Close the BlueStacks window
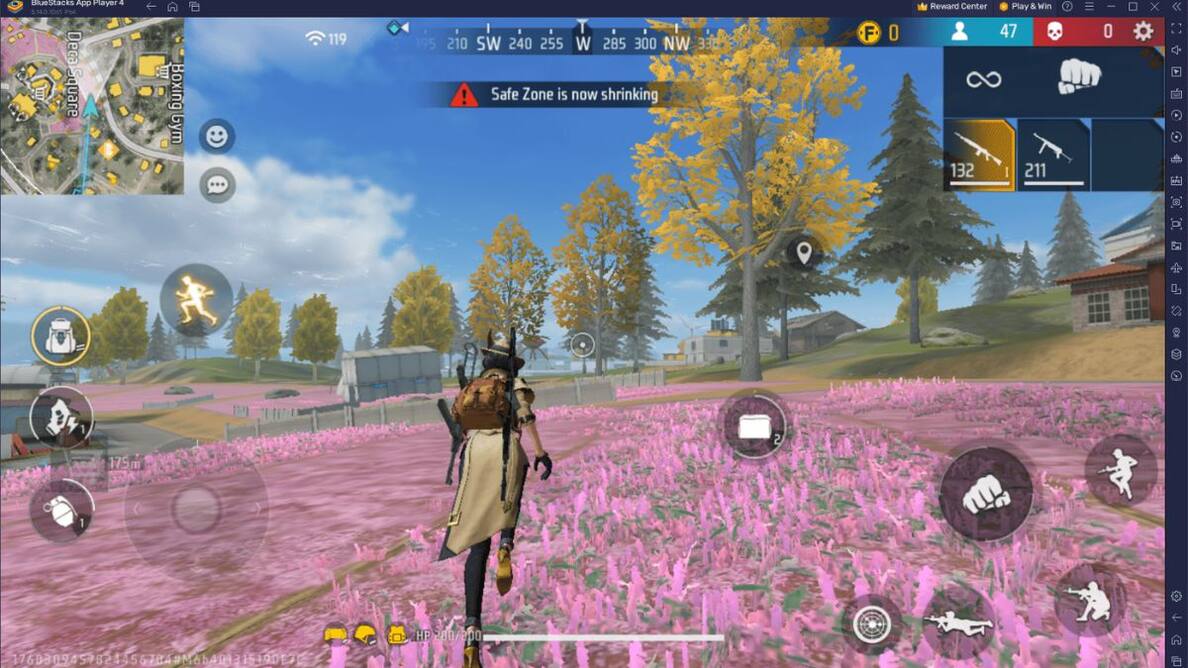1188x668 pixels. [x=1154, y=6]
